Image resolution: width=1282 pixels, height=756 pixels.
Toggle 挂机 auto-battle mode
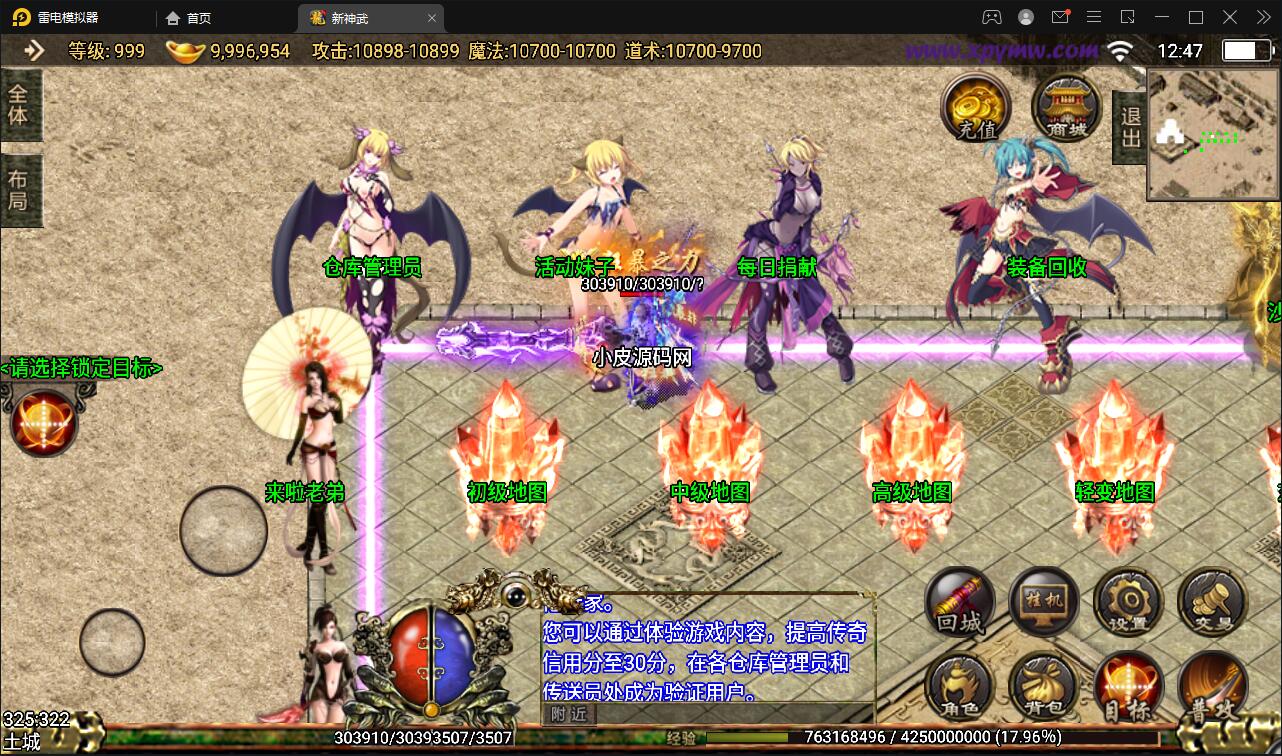point(1044,602)
